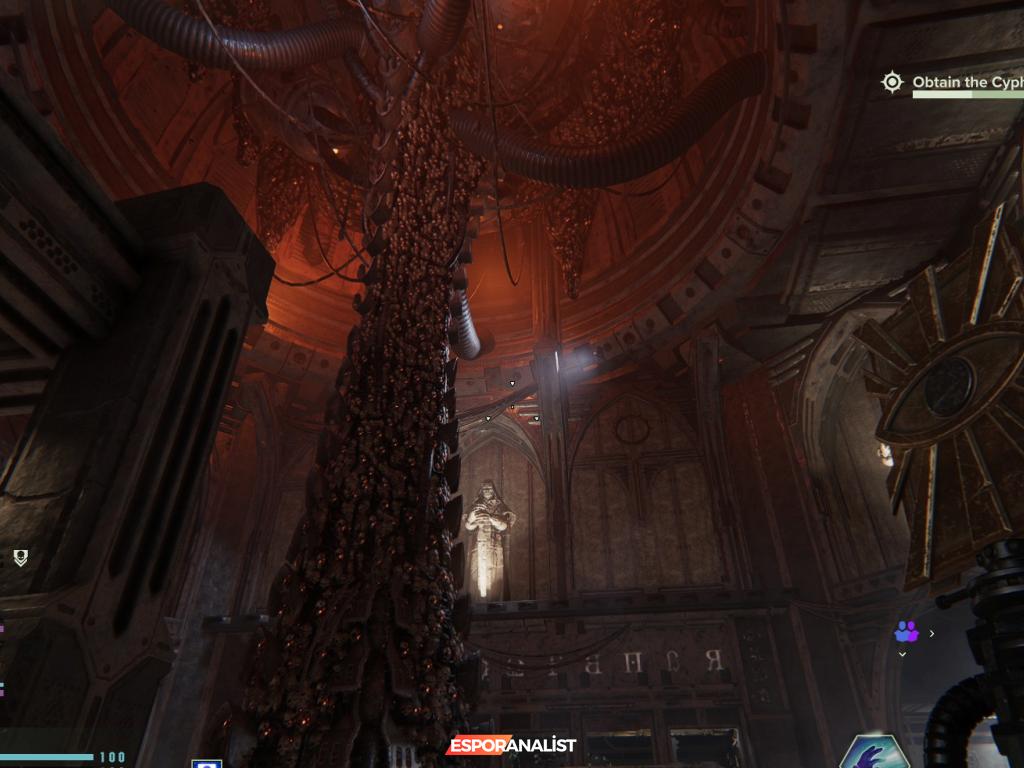The image size is (1024, 768).
Task: Open the purple squad members icon
Action: [907, 632]
